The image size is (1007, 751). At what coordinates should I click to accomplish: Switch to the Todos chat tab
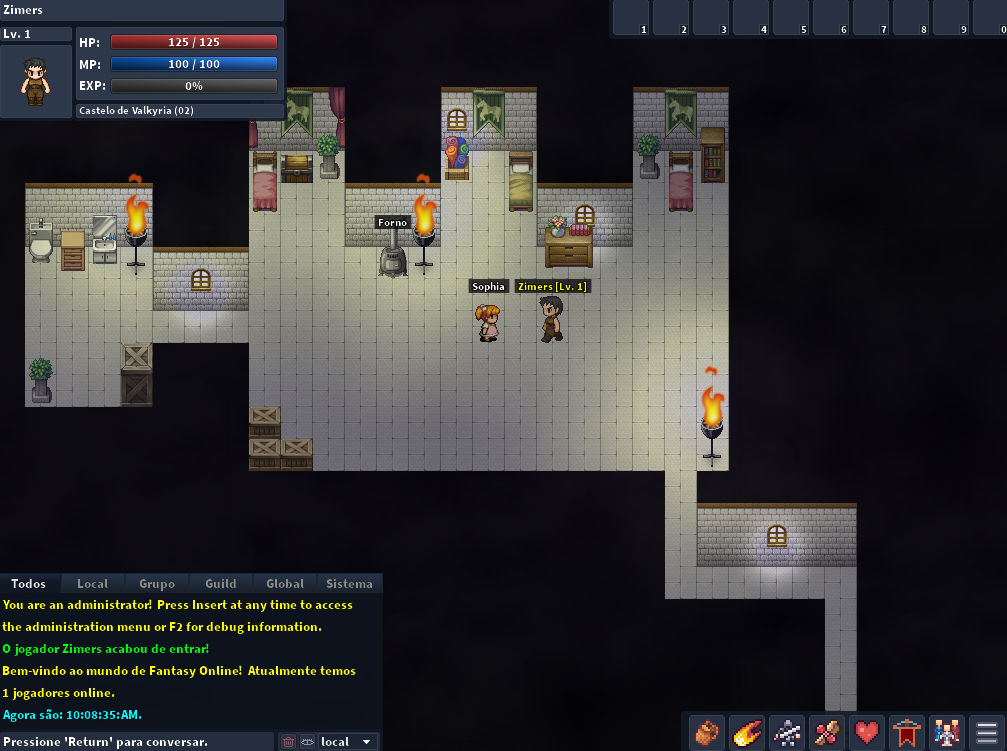[29, 584]
